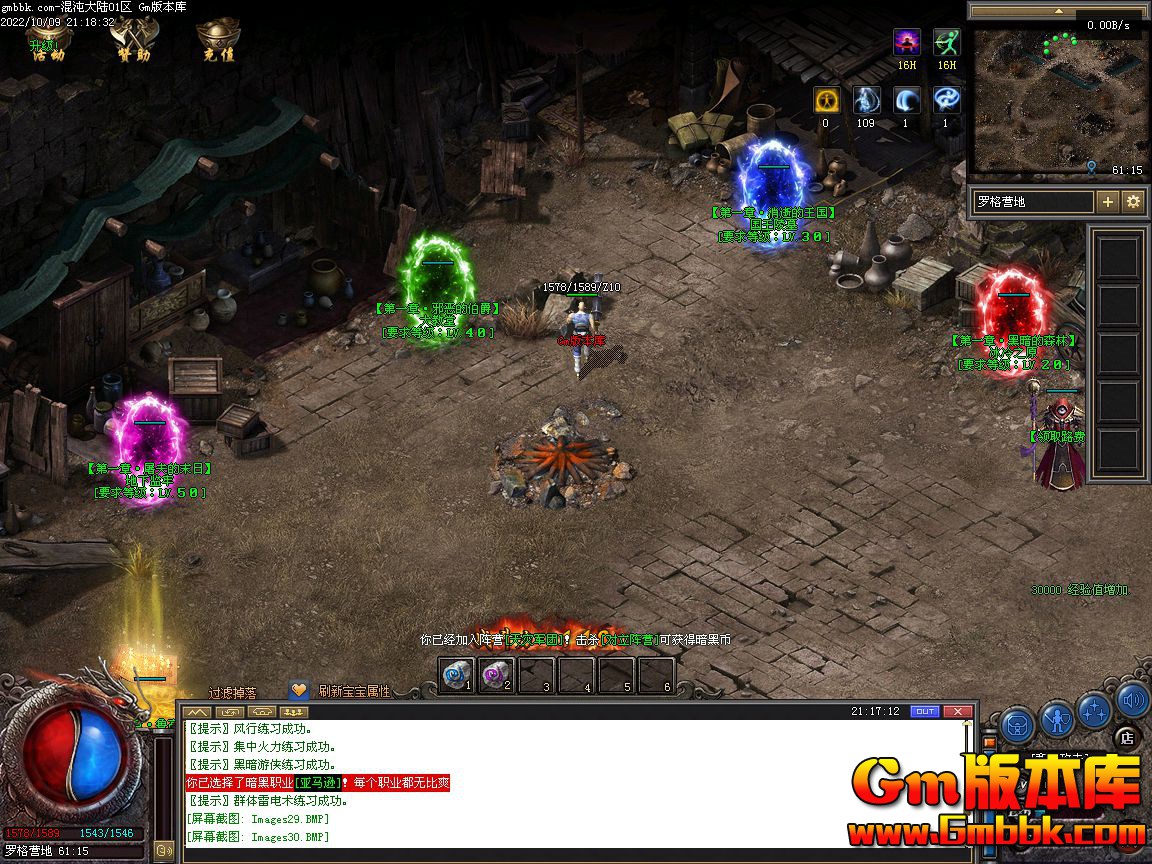
Task: Click the golden human figure status icon
Action: coord(825,101)
